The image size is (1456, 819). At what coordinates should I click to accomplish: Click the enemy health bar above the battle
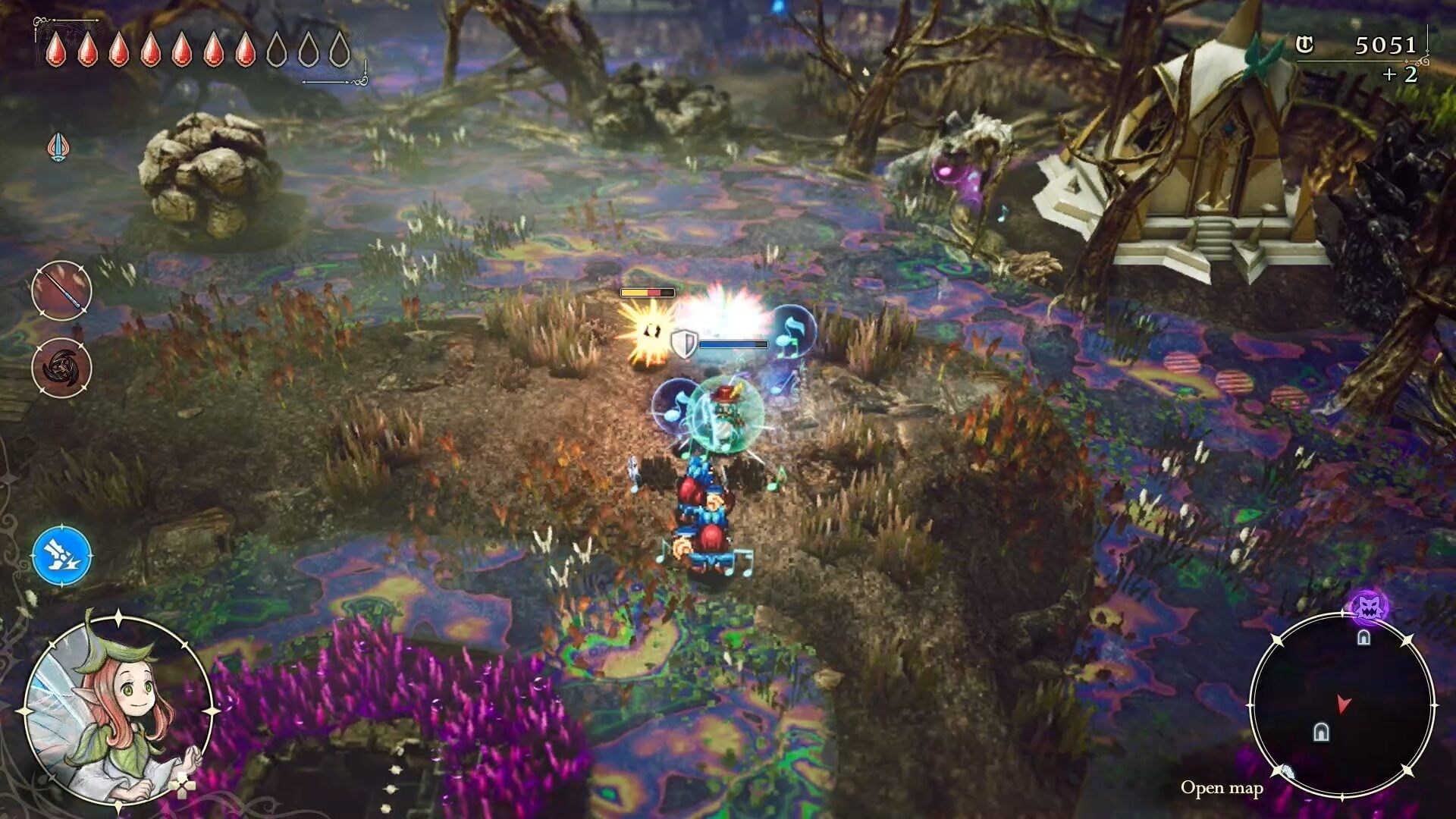[646, 290]
